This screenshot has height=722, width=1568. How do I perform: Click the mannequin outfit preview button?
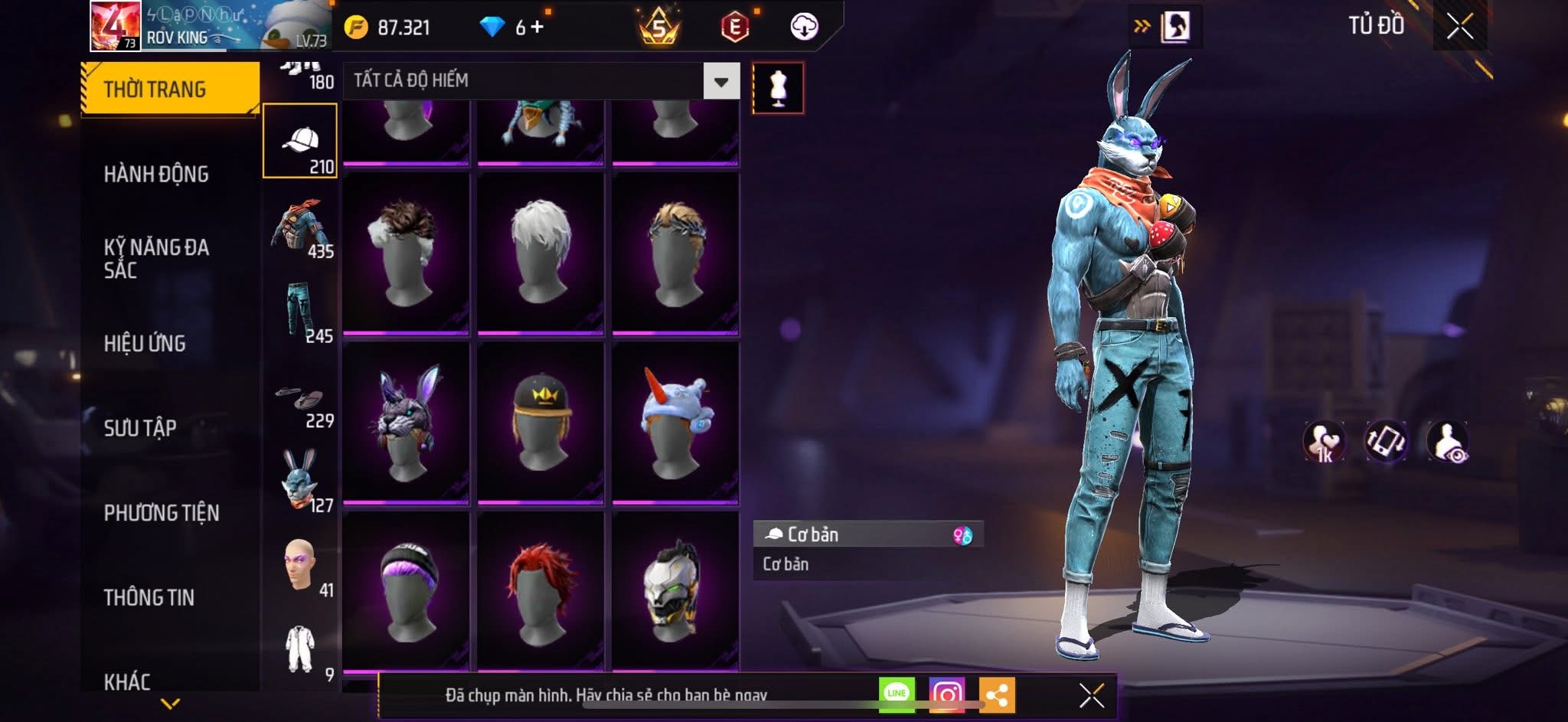pyautogui.click(x=778, y=88)
